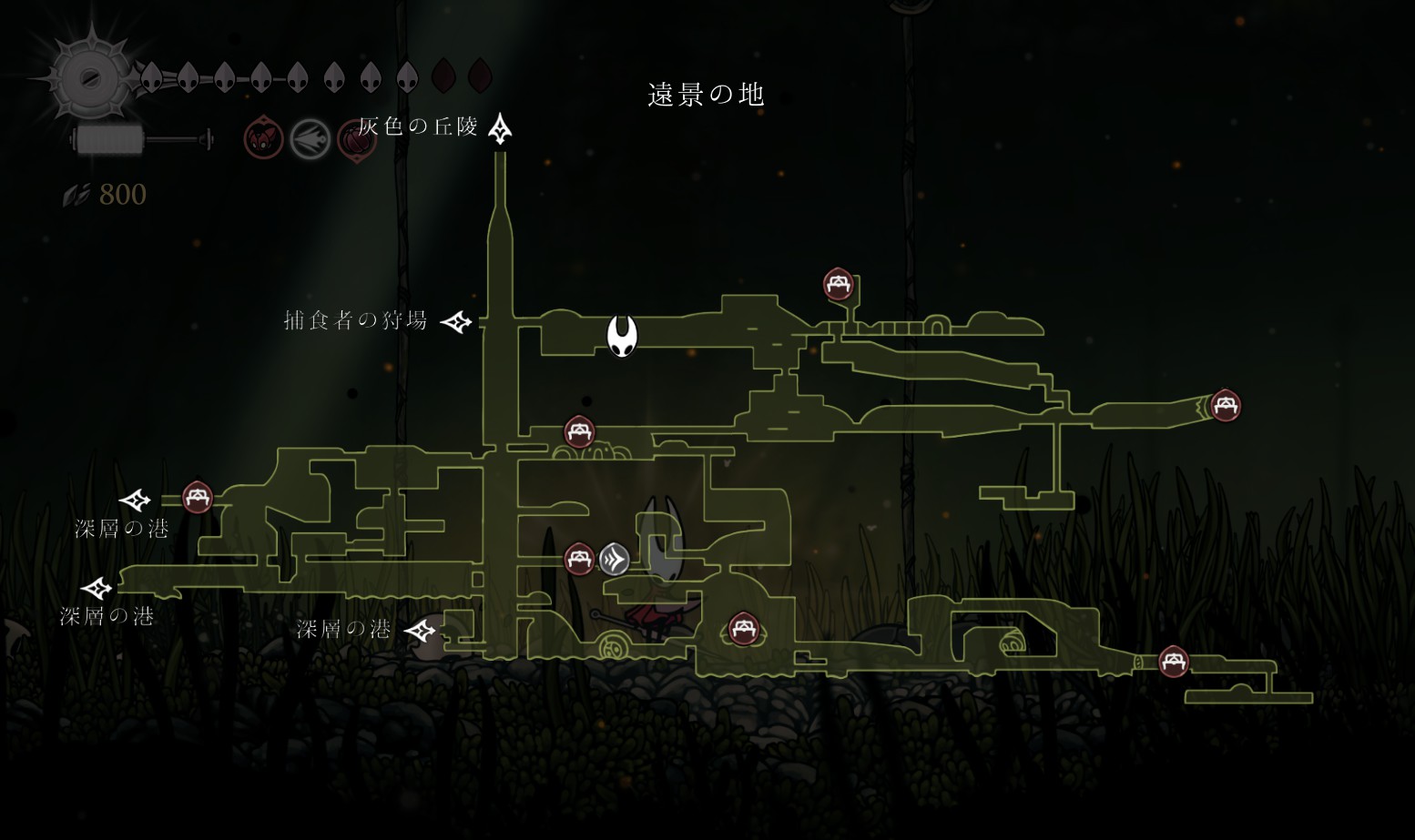Select the grey fast-travel arrow marker
The height and width of the screenshot is (840, 1415).
[615, 559]
